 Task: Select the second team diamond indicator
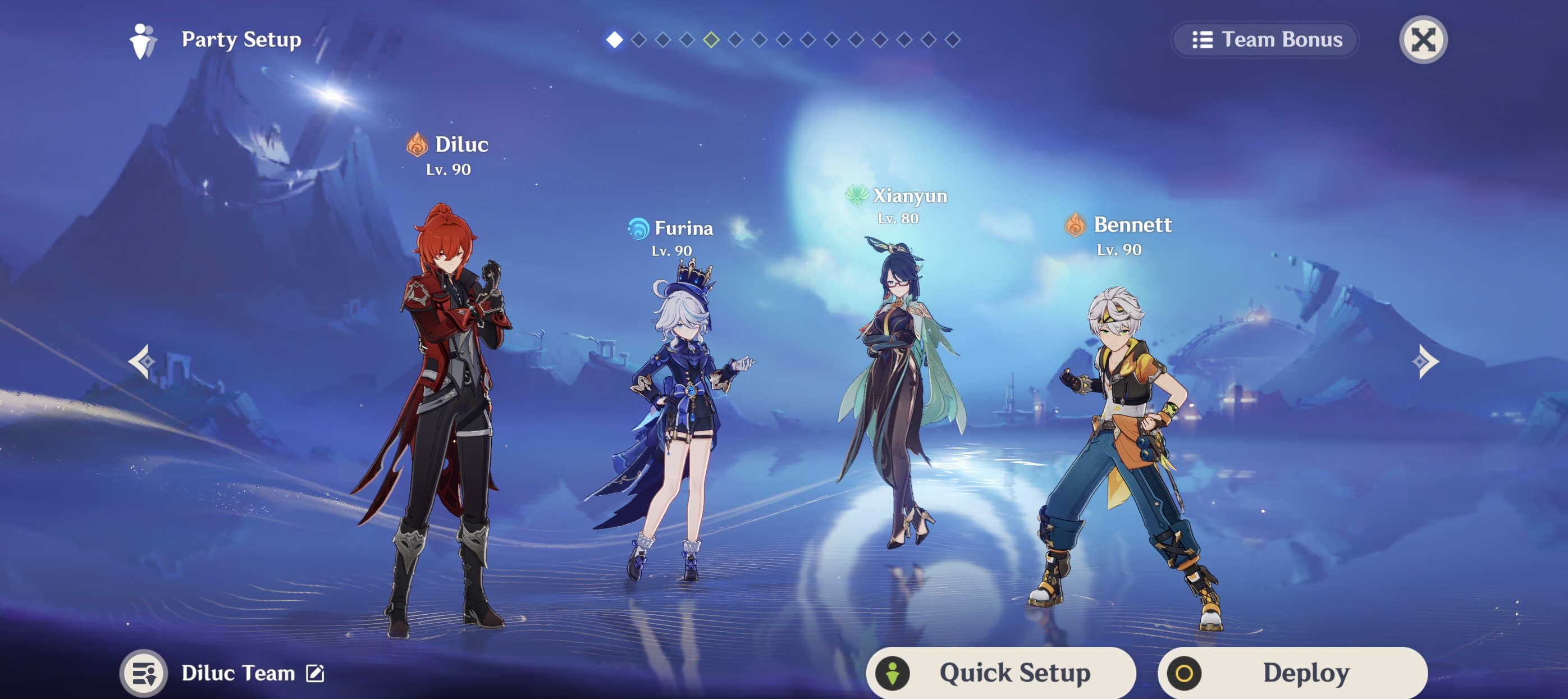tap(638, 42)
